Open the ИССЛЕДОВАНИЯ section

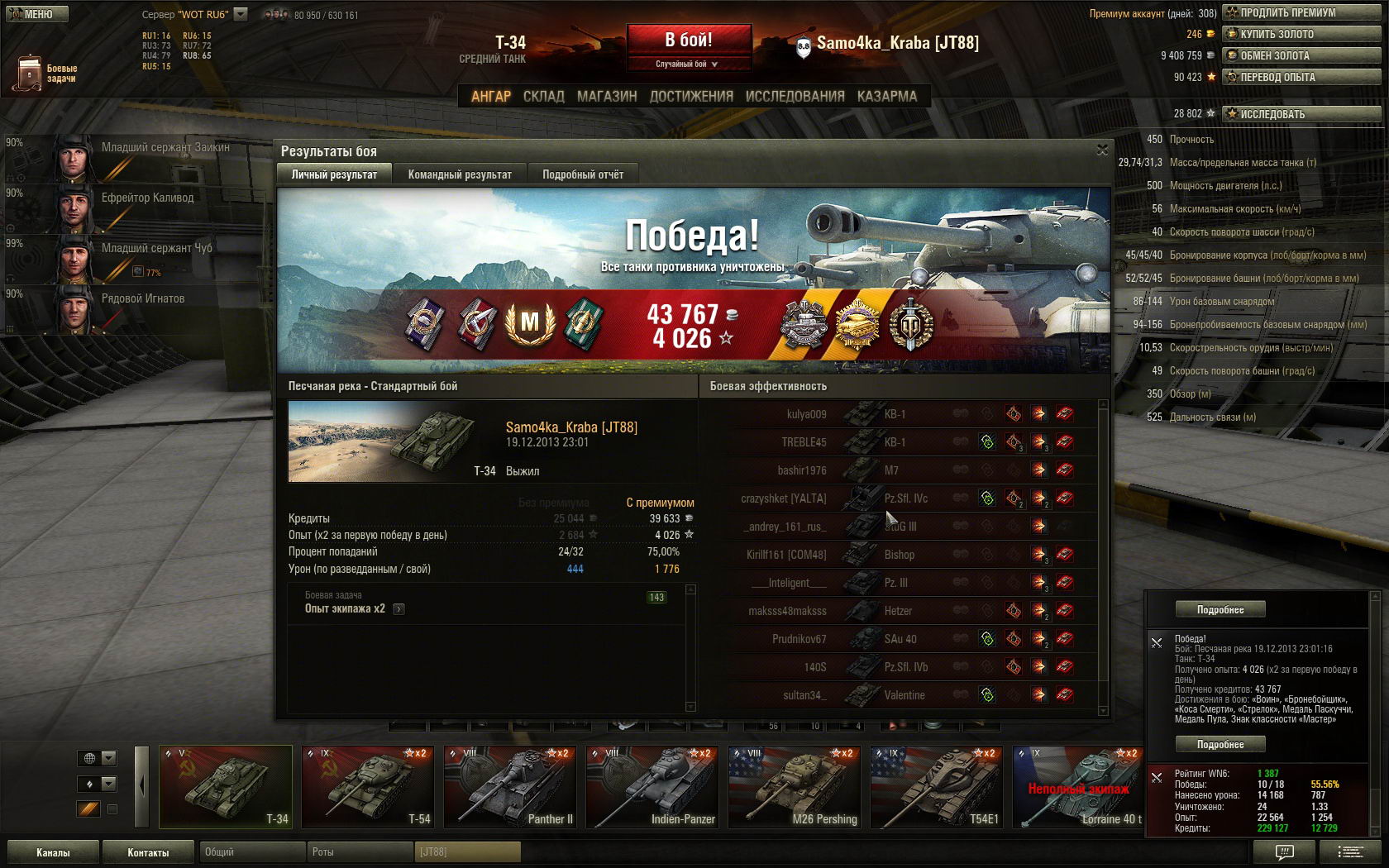click(x=795, y=96)
